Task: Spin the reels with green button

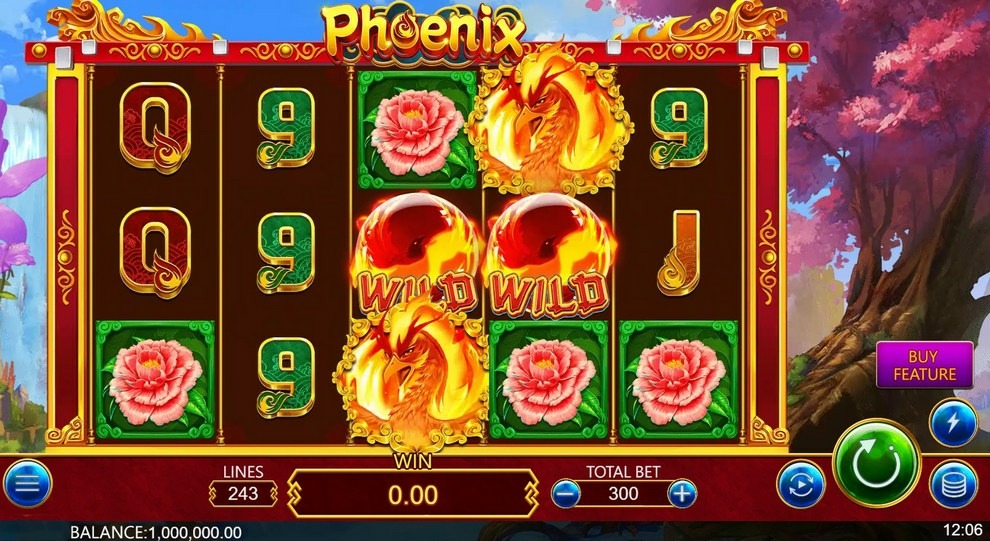Action: click(x=876, y=464)
